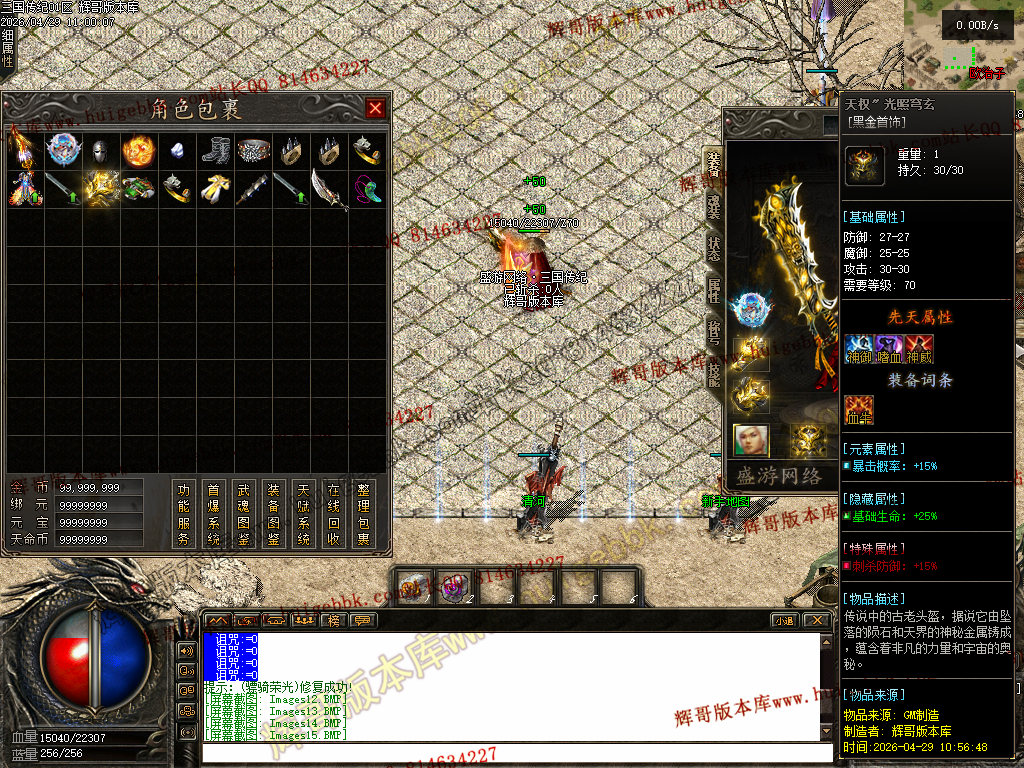
Task: Open the 功能服务 menu
Action: 183,514
